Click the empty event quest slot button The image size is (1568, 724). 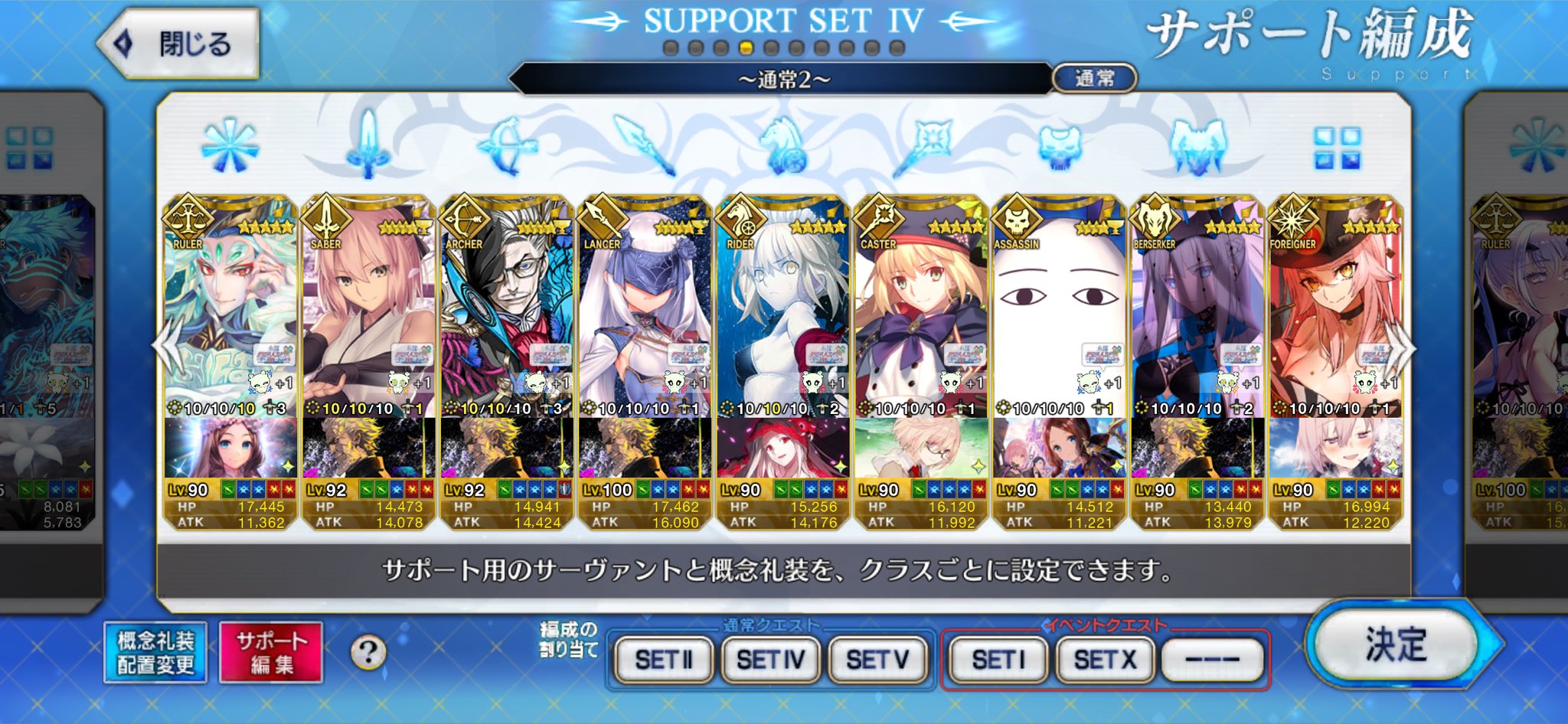[1212, 659]
